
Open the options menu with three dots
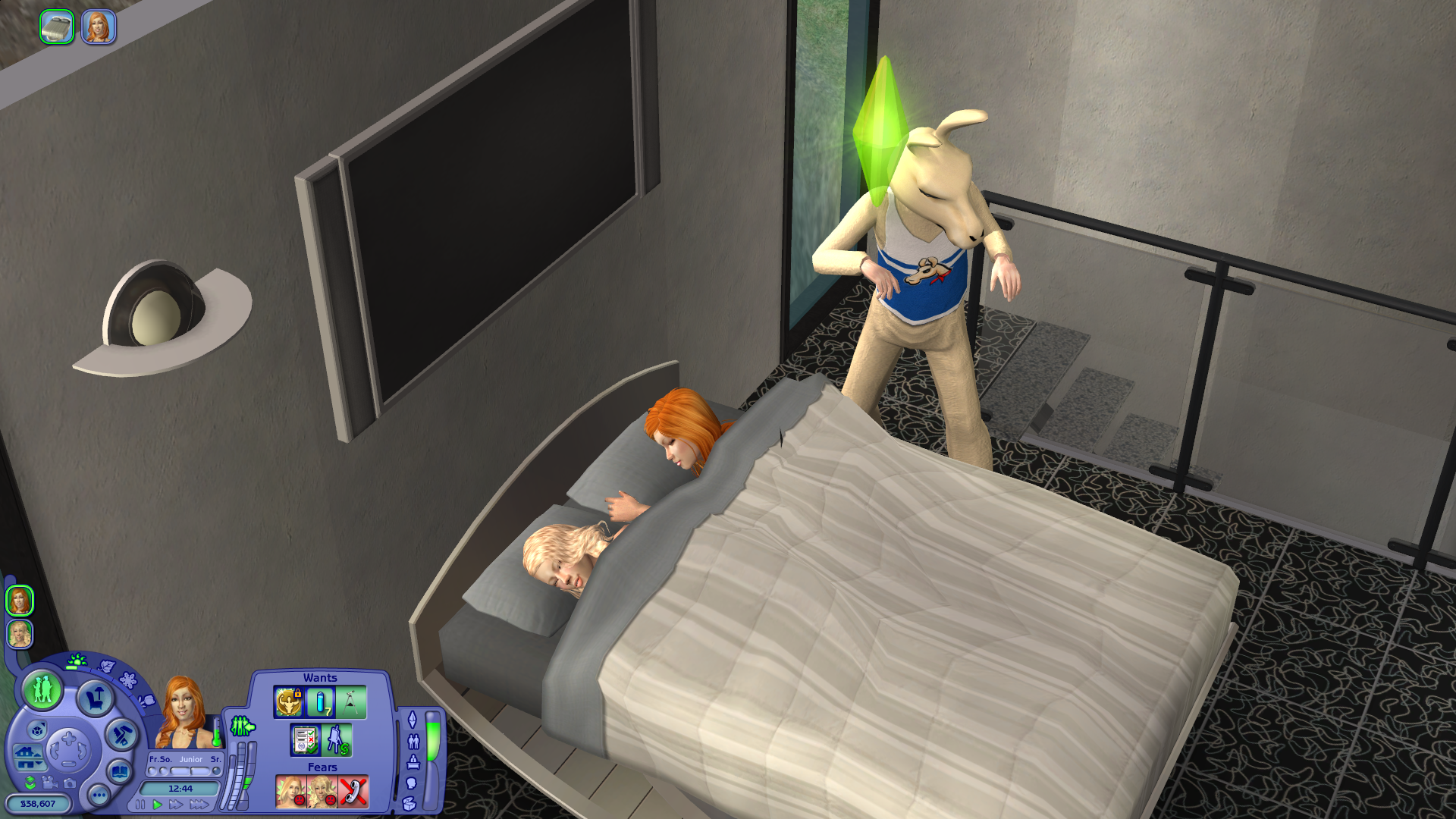point(99,795)
